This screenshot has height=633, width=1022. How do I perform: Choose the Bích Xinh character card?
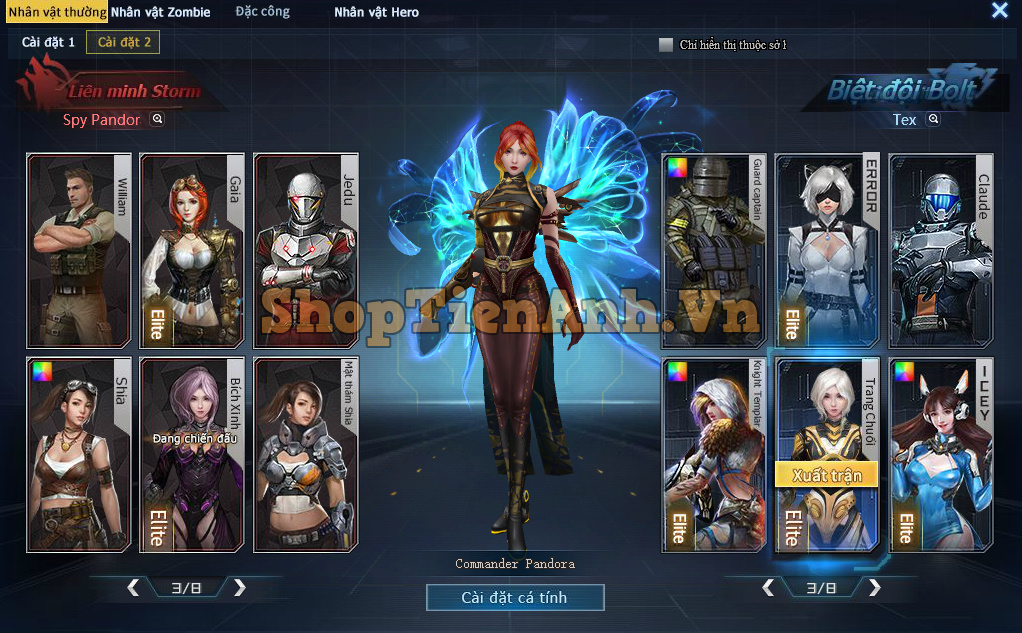pos(192,455)
